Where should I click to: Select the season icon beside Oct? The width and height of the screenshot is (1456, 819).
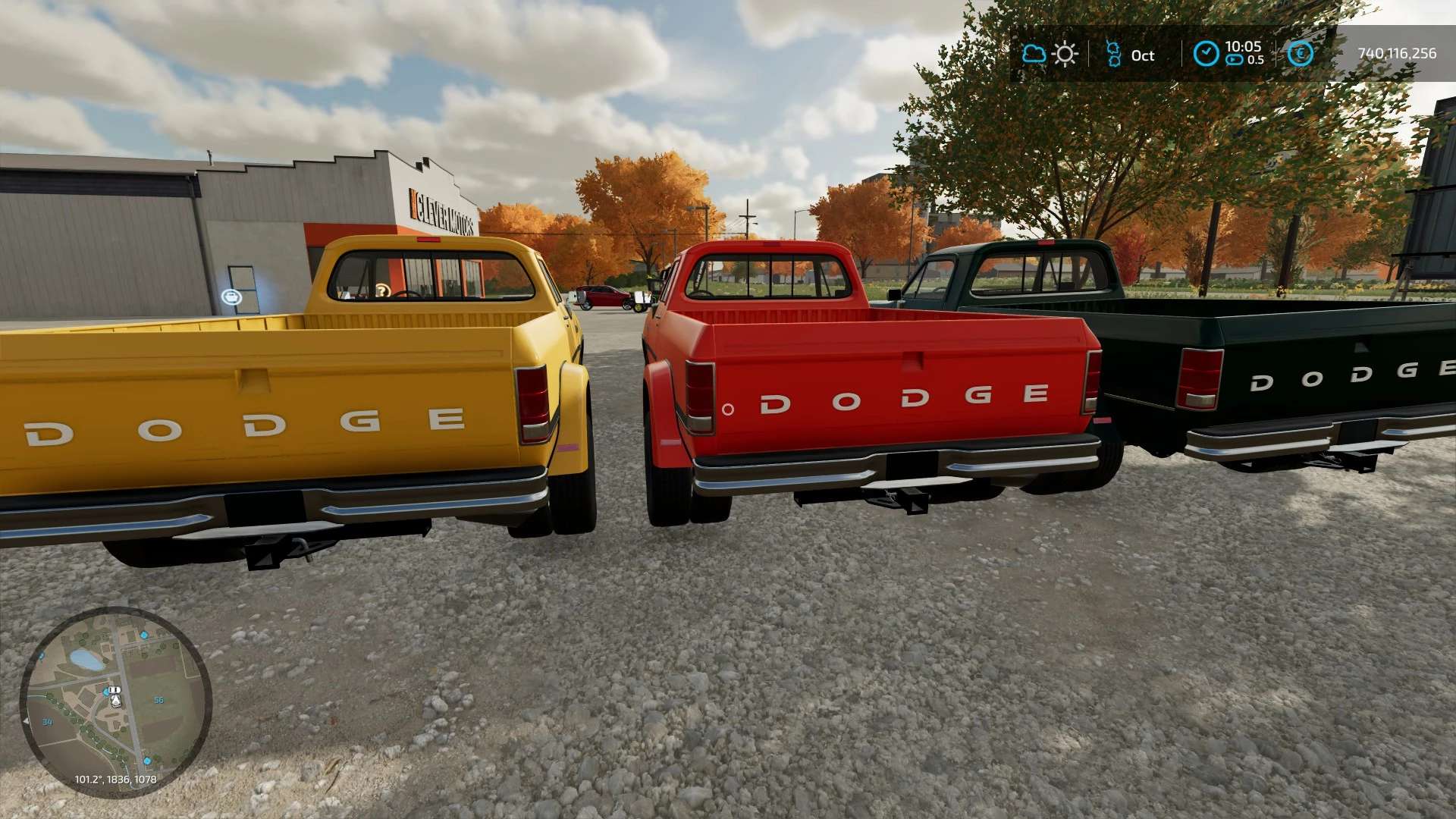click(x=1113, y=54)
